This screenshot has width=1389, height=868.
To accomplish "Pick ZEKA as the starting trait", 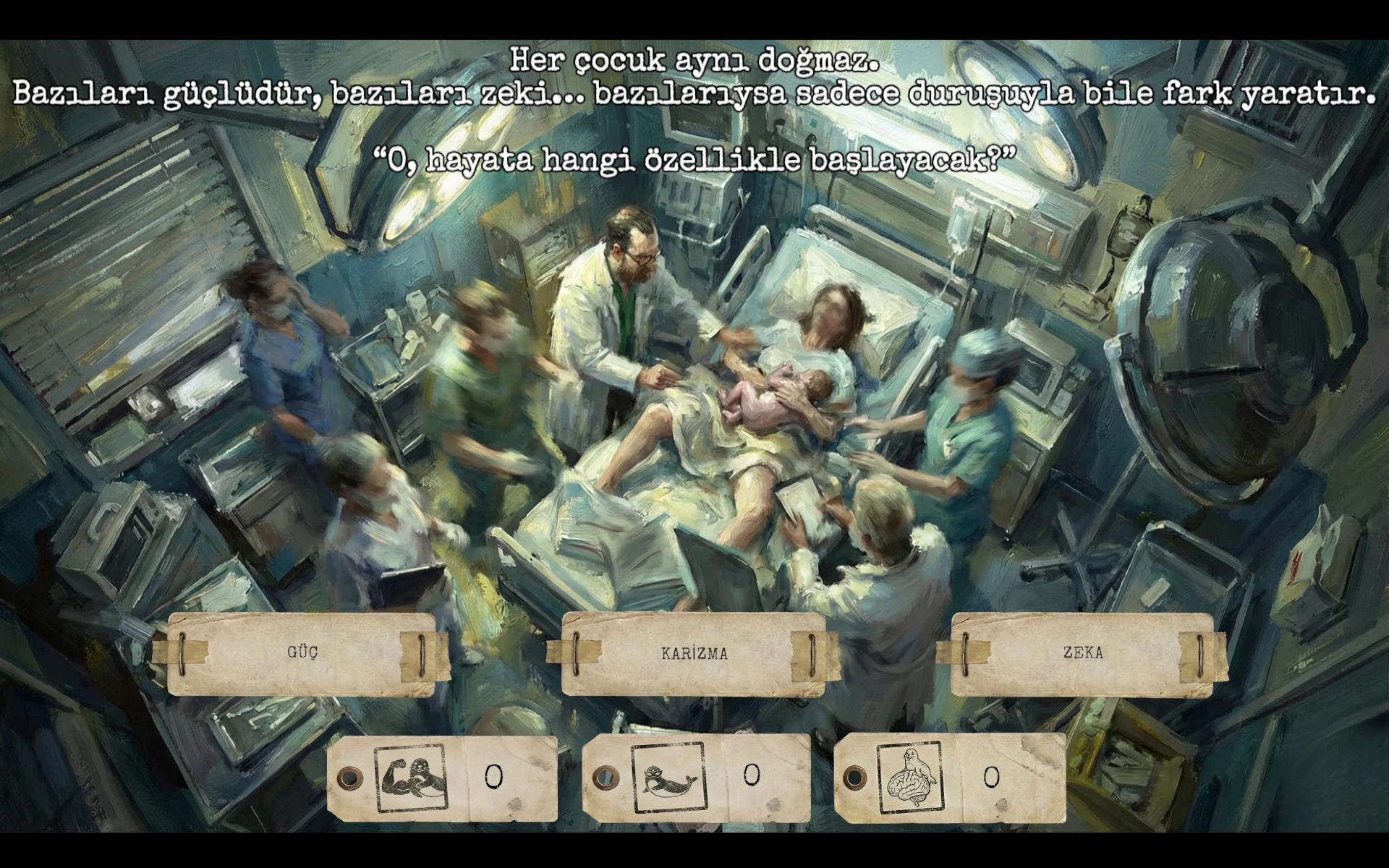I will coord(1082,654).
